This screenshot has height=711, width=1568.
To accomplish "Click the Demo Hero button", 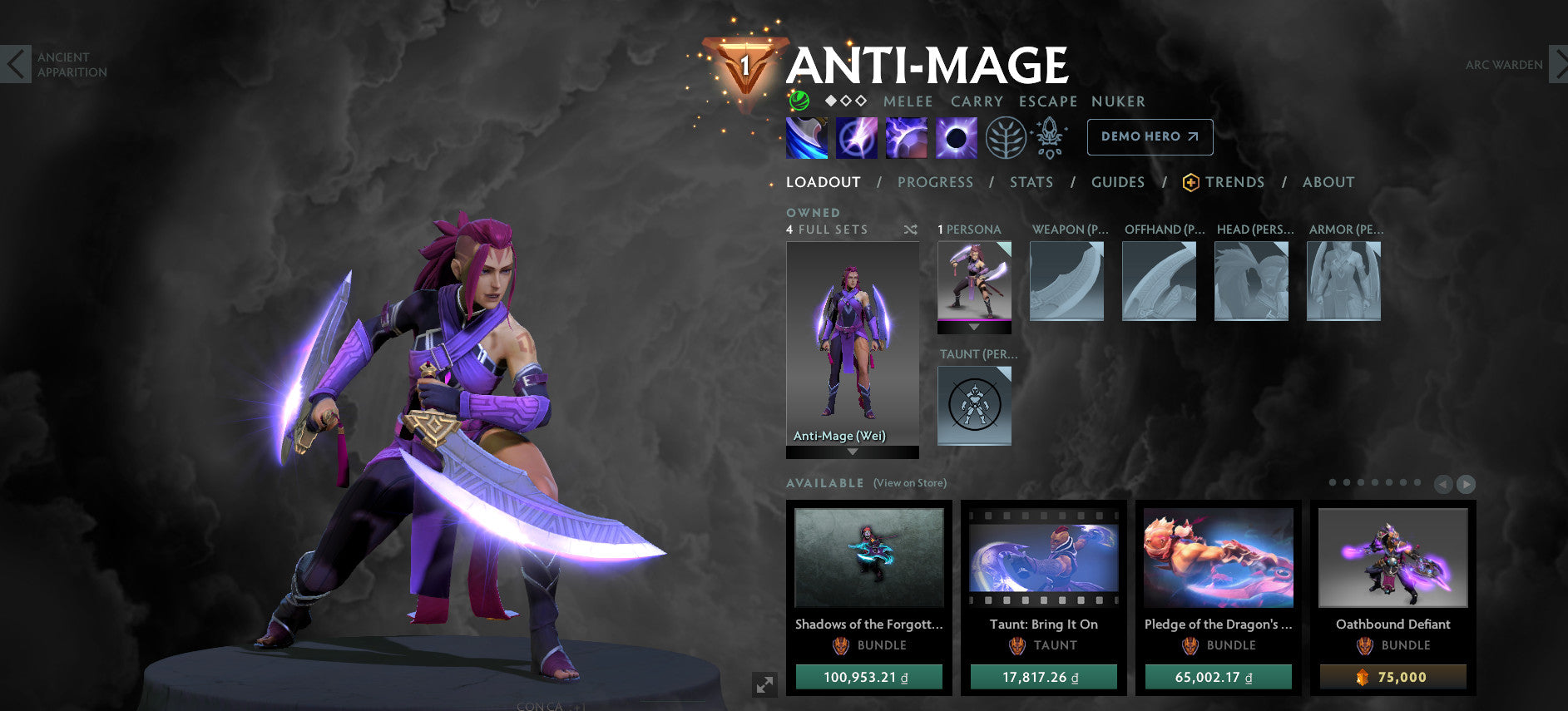I will (x=1150, y=136).
